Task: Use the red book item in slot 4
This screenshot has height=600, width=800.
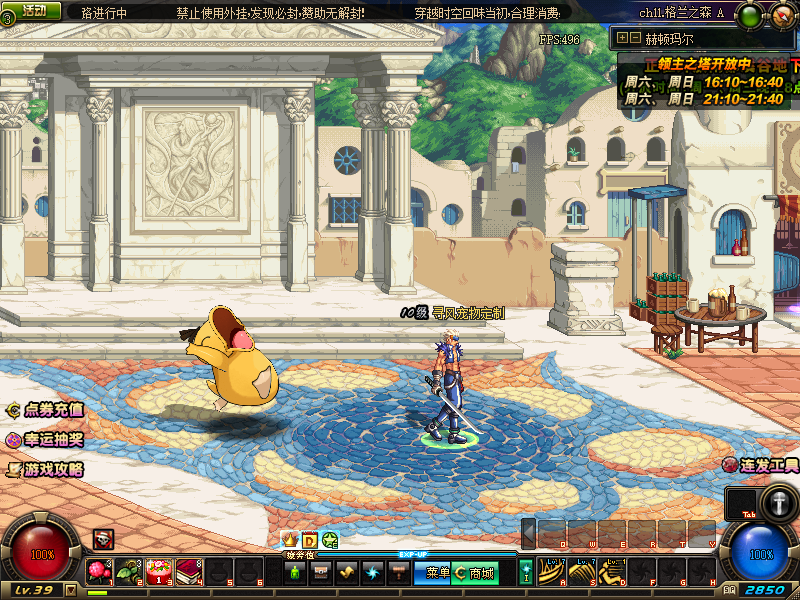Action: tap(189, 572)
